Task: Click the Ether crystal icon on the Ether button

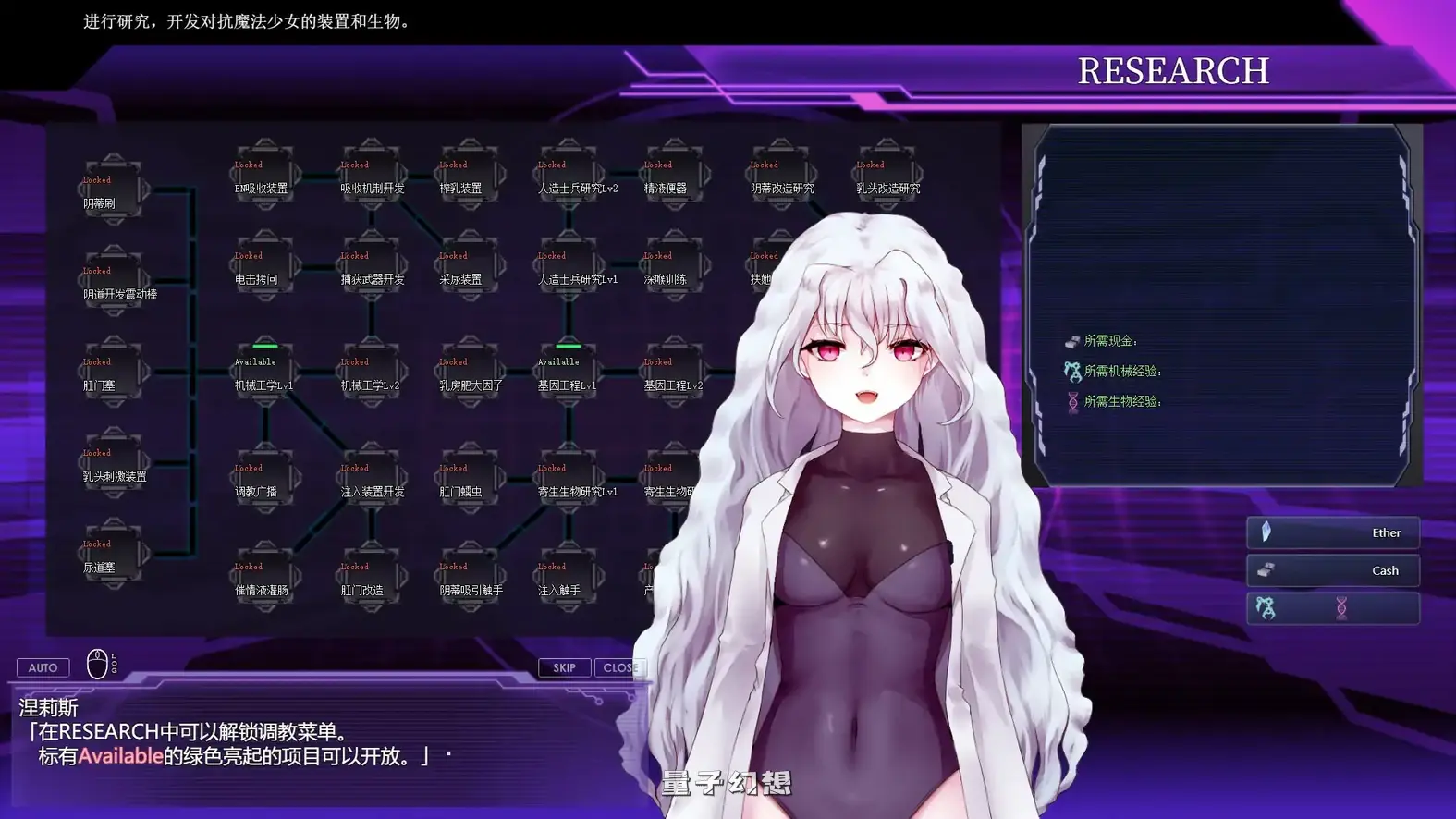Action: tap(1266, 532)
